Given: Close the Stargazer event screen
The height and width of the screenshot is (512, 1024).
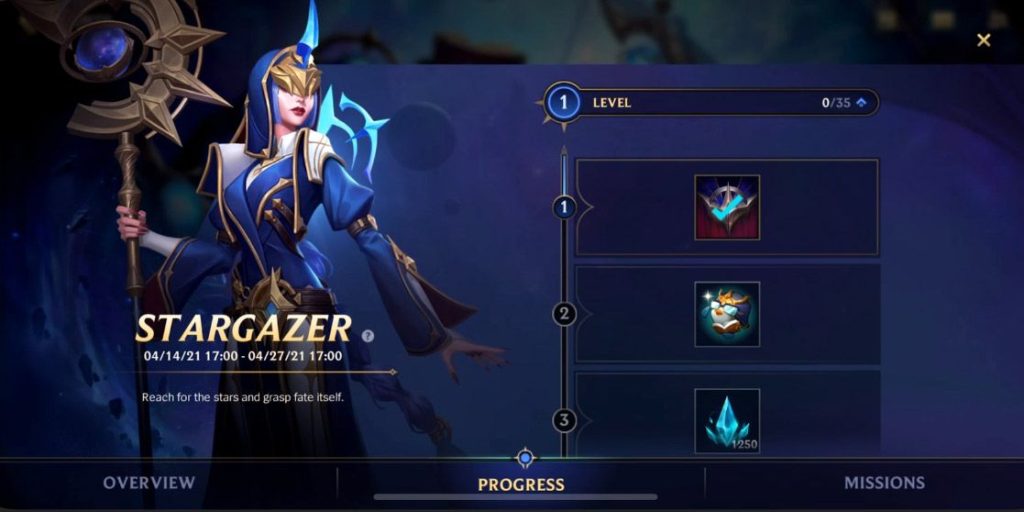Looking at the screenshot, I should (x=984, y=40).
